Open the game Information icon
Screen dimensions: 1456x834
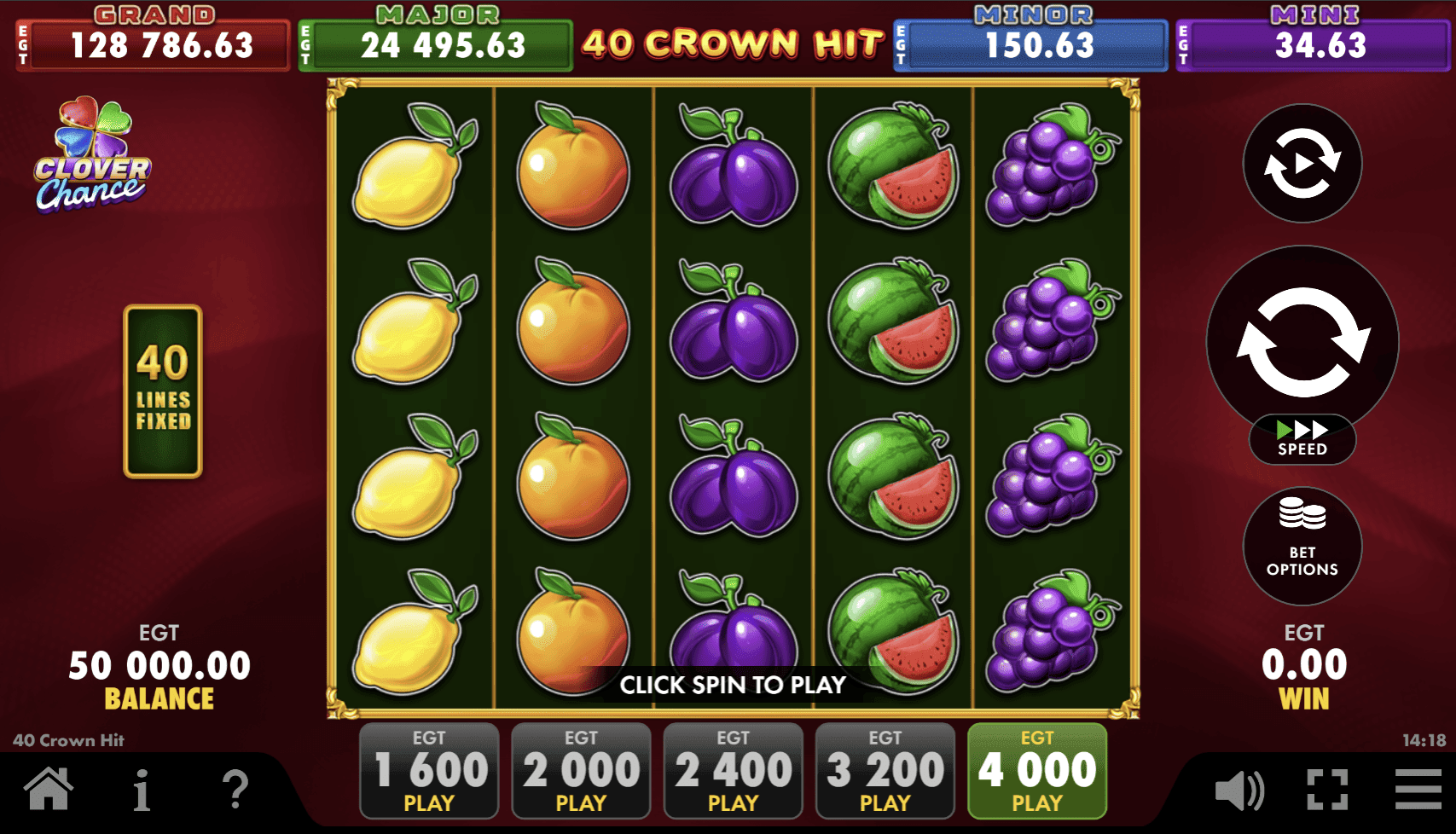pyautogui.click(x=142, y=791)
